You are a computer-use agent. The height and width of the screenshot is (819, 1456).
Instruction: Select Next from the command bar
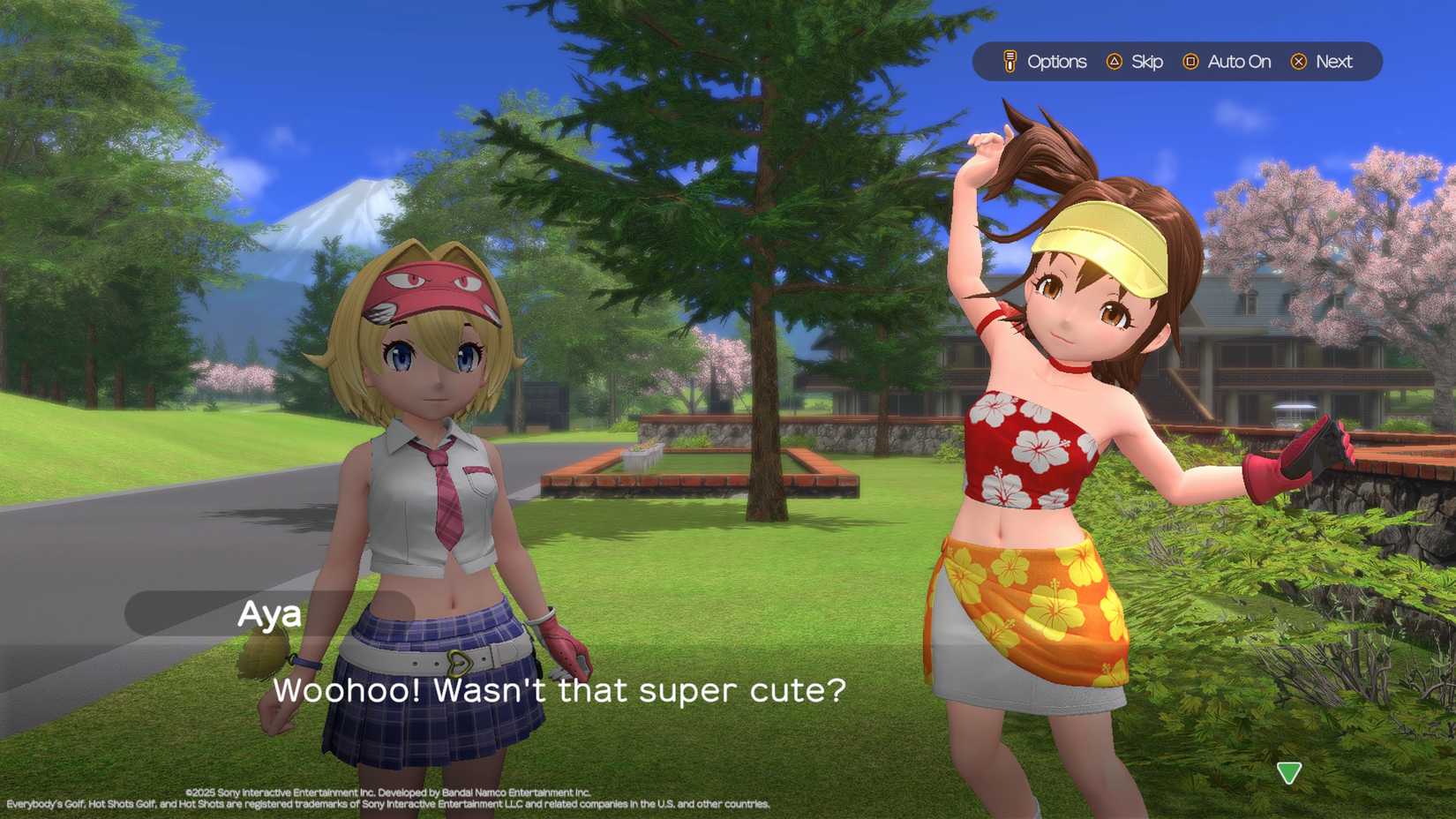(x=1334, y=62)
